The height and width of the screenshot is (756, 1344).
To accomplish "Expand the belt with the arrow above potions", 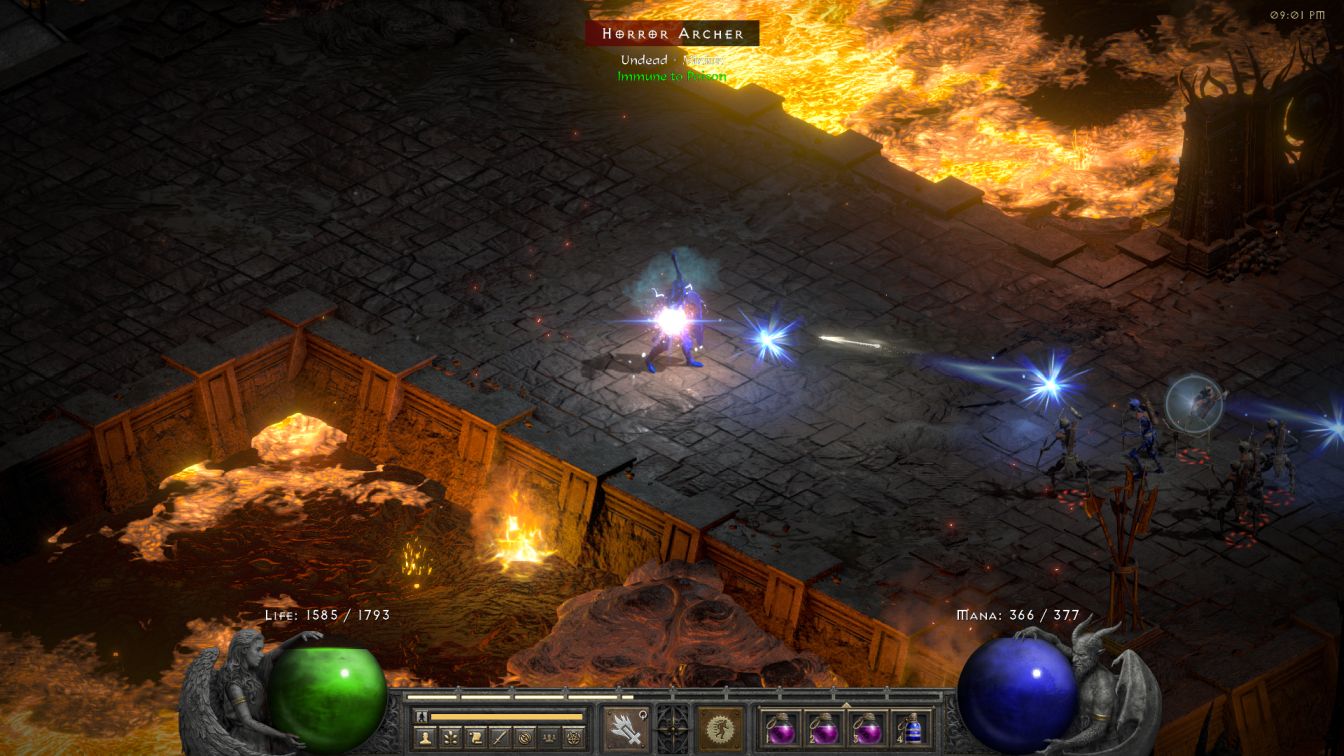I will [x=846, y=704].
